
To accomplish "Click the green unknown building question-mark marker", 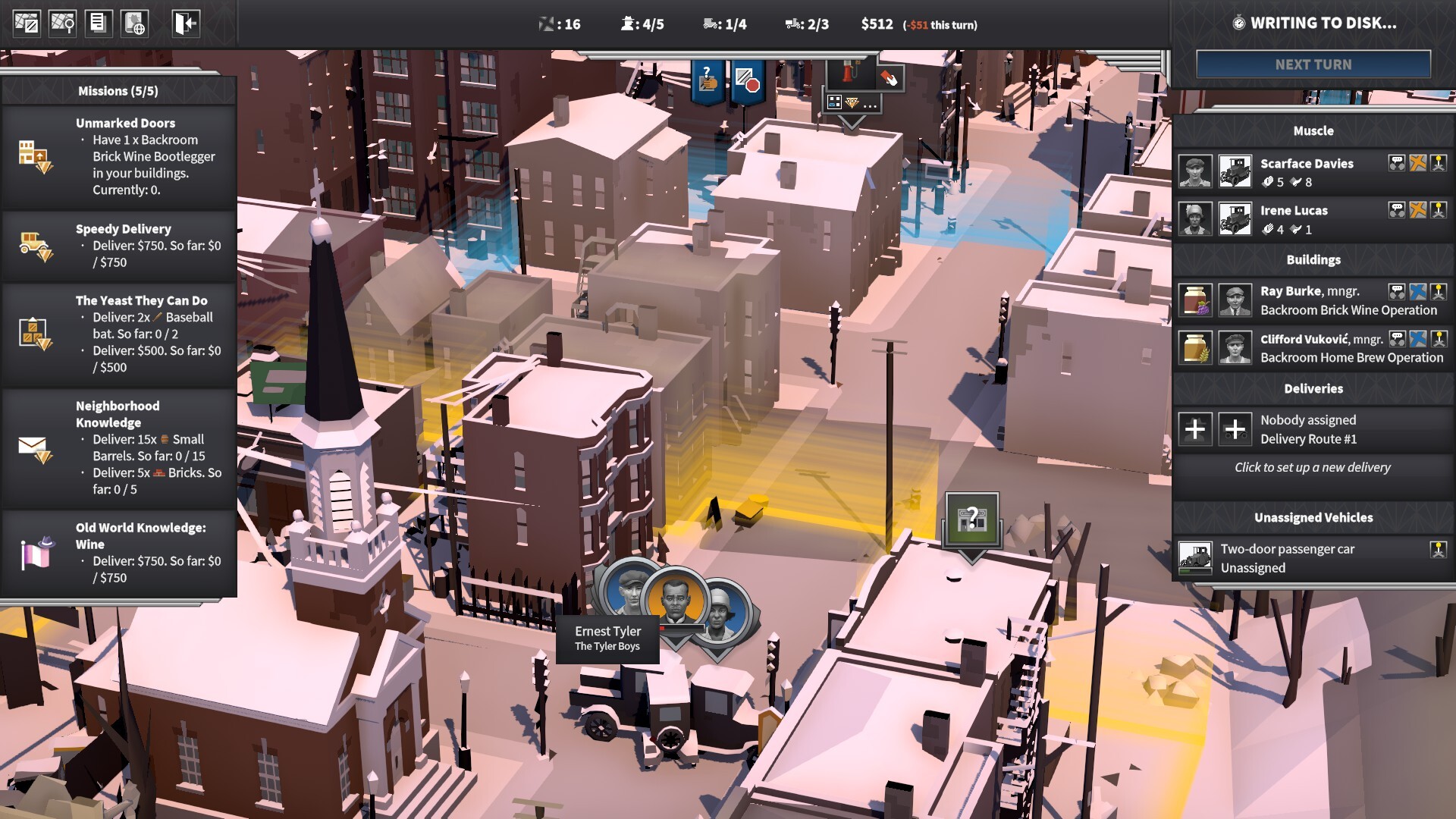I will point(971,520).
